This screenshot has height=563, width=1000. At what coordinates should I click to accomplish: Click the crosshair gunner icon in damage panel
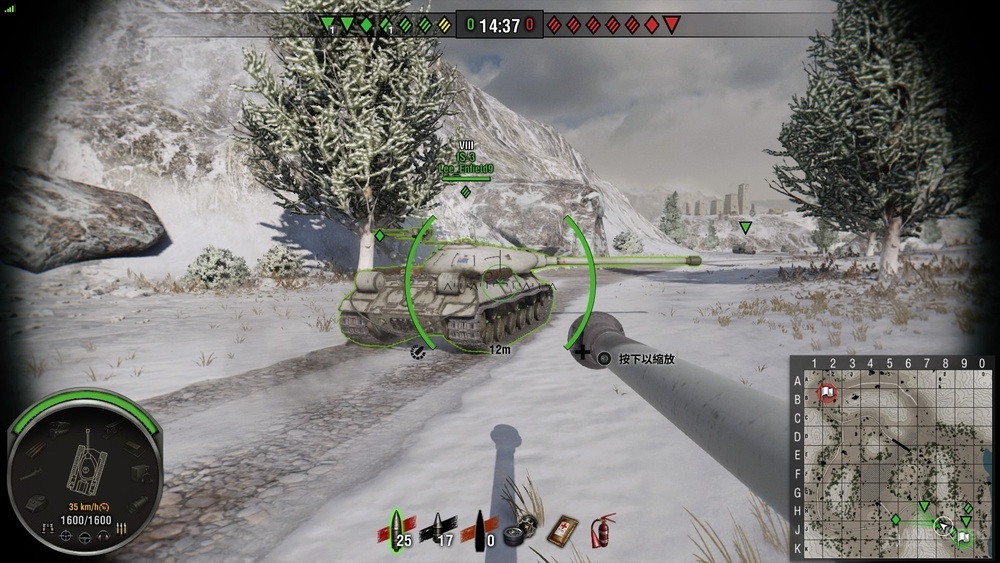[x=66, y=536]
